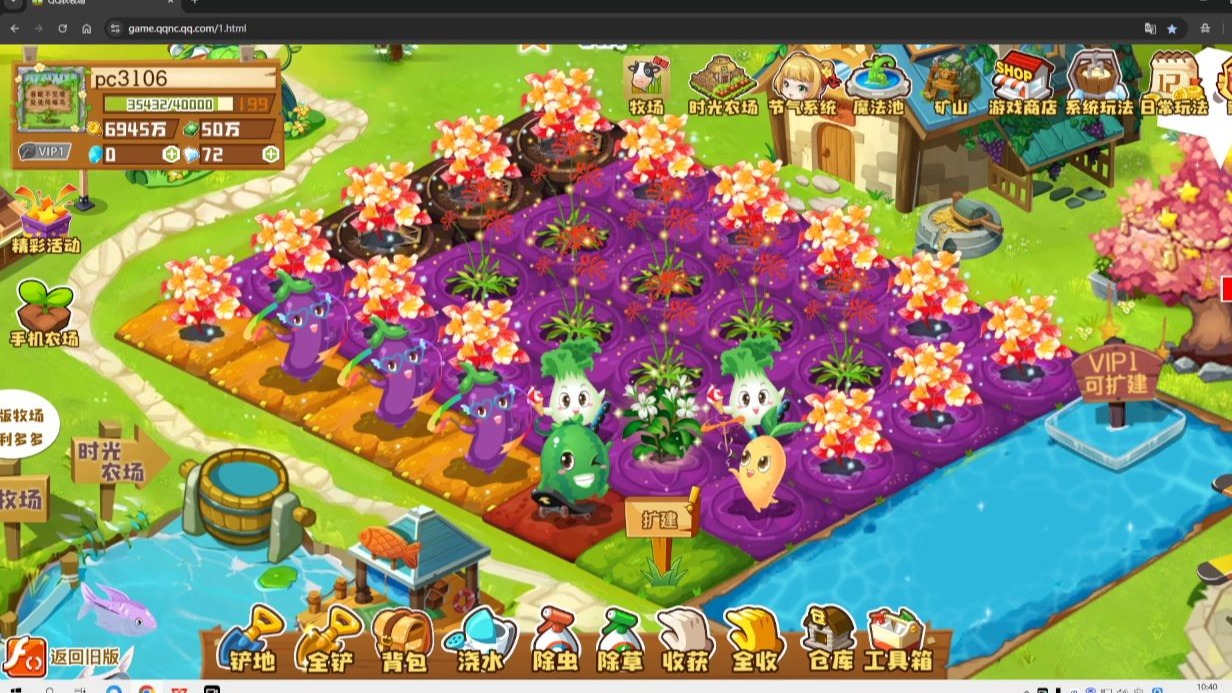Click the 扩建 expand-land signpost

661,521
